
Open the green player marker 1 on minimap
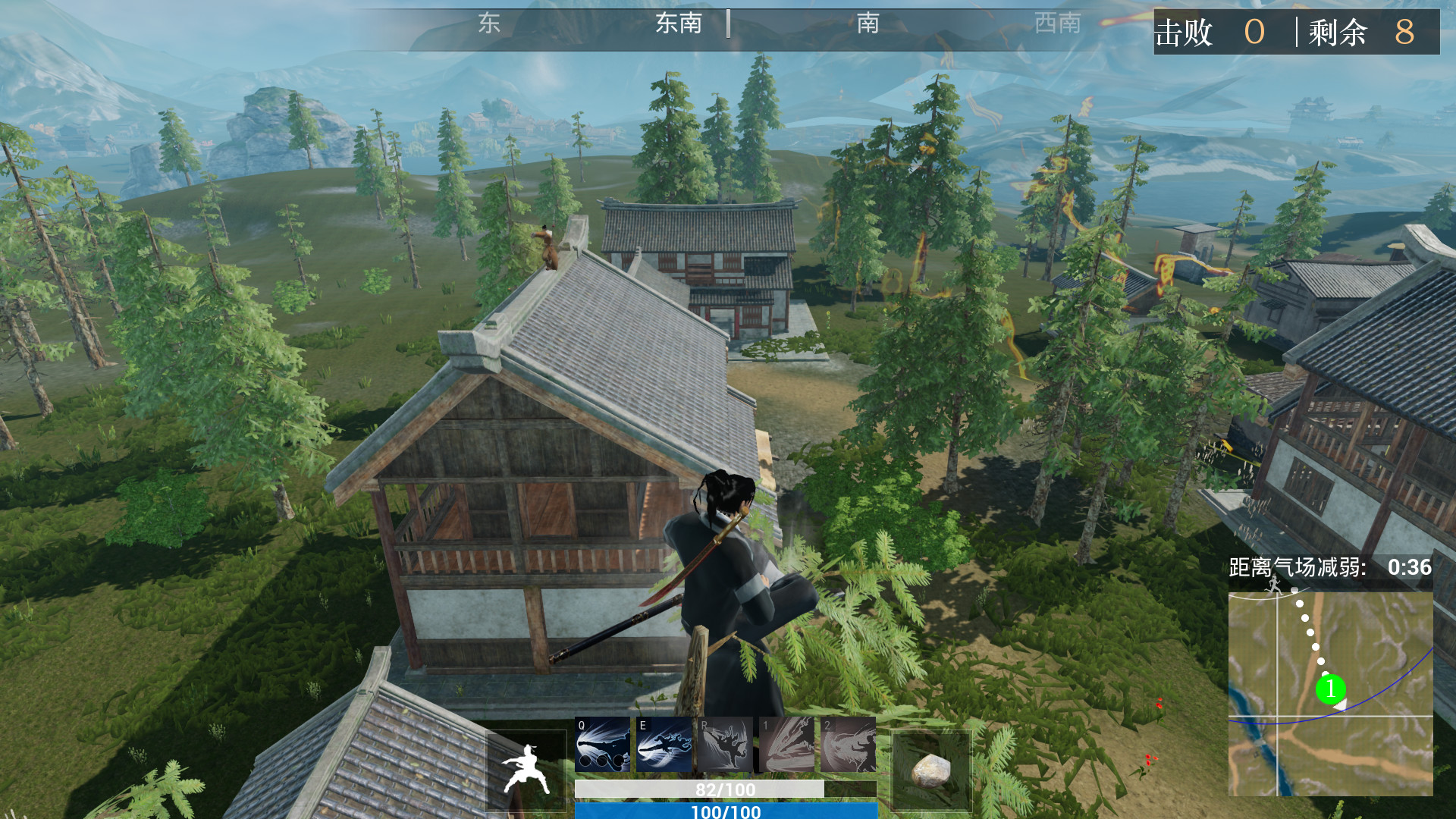tap(1332, 689)
